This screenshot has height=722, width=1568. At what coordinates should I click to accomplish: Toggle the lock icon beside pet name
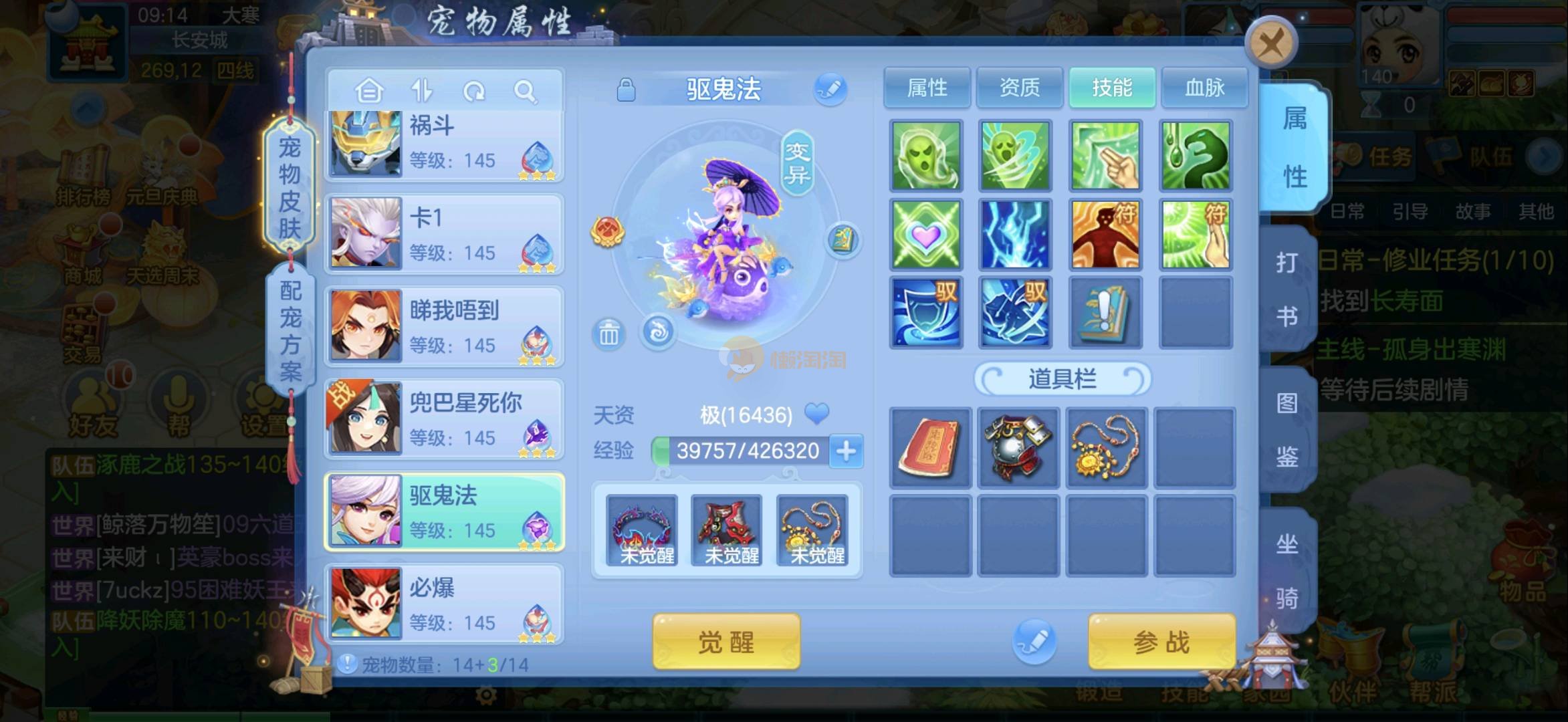(626, 90)
